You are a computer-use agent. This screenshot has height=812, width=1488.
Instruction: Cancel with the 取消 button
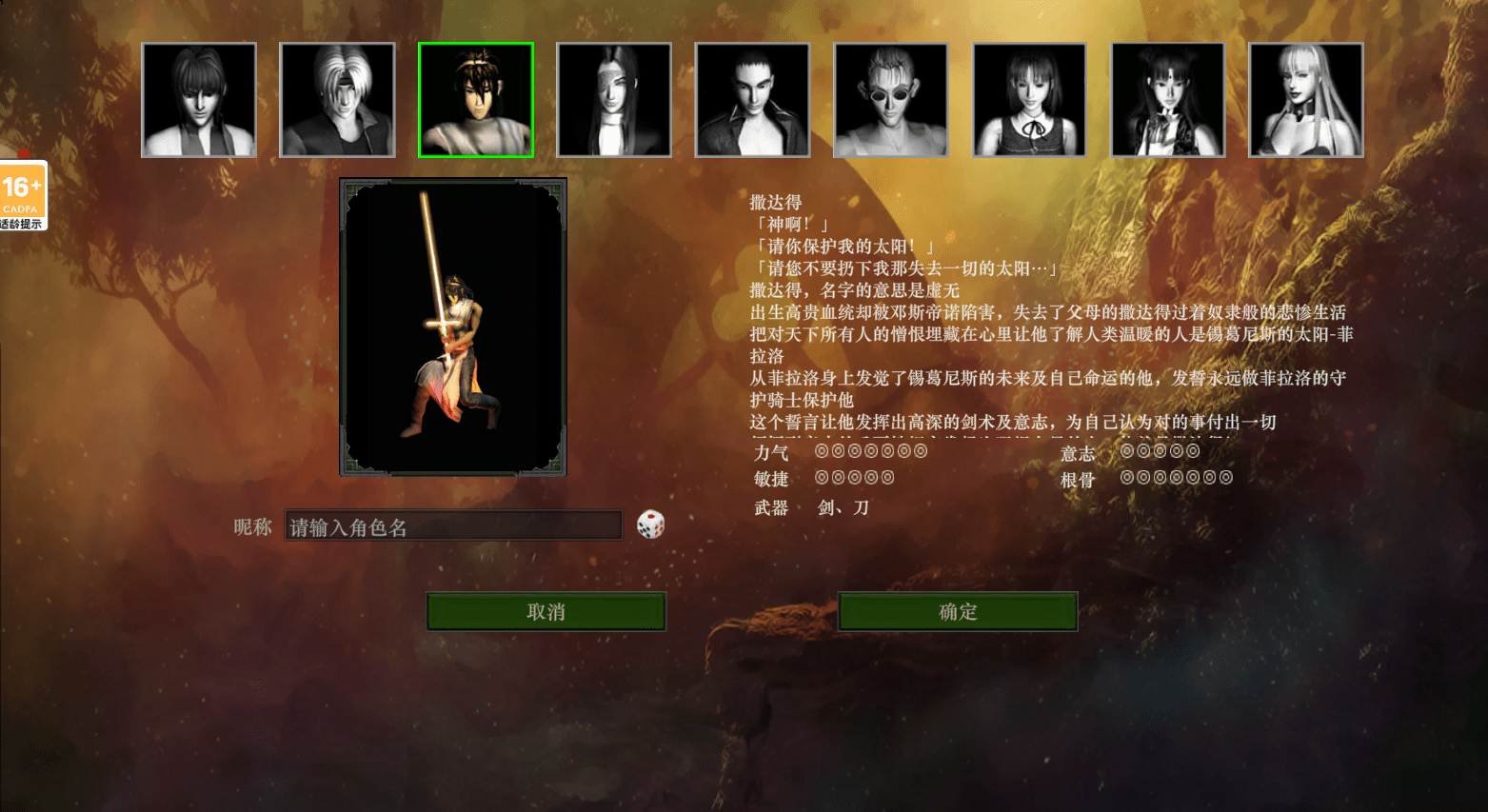(x=546, y=611)
